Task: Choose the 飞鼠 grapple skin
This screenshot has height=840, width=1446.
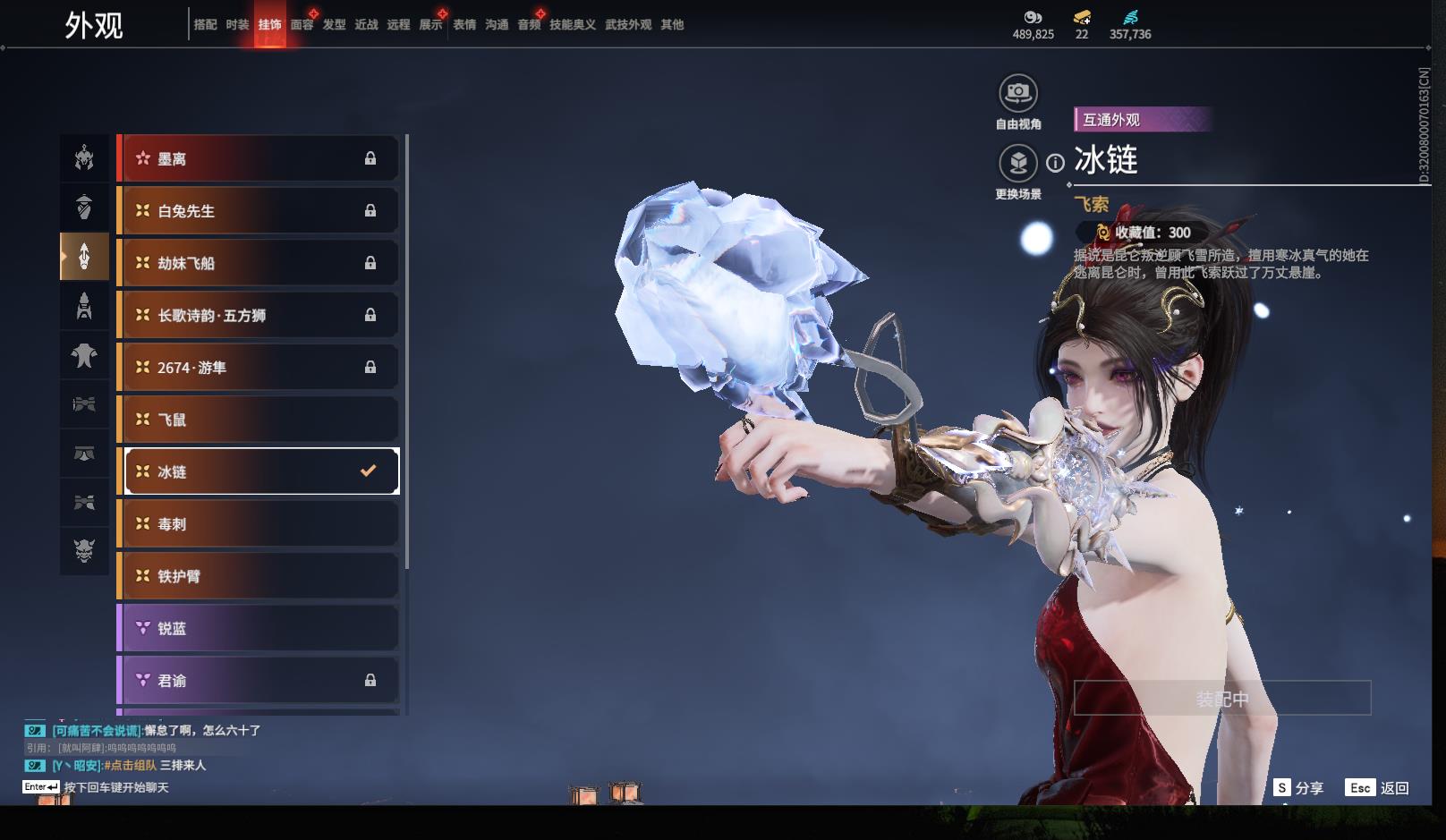Action: click(259, 420)
